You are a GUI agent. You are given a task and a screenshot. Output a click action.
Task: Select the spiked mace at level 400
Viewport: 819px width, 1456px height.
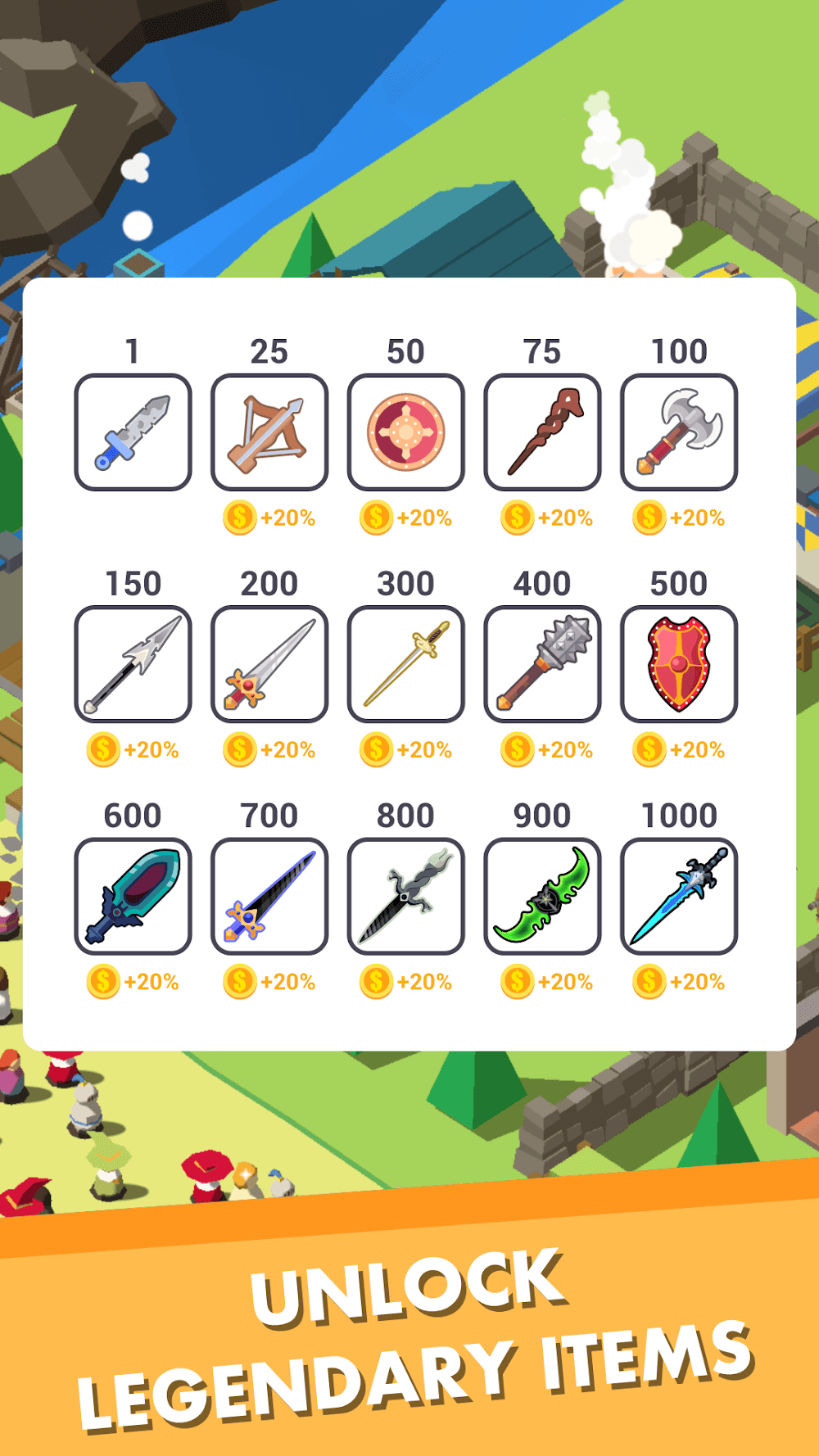[542, 664]
